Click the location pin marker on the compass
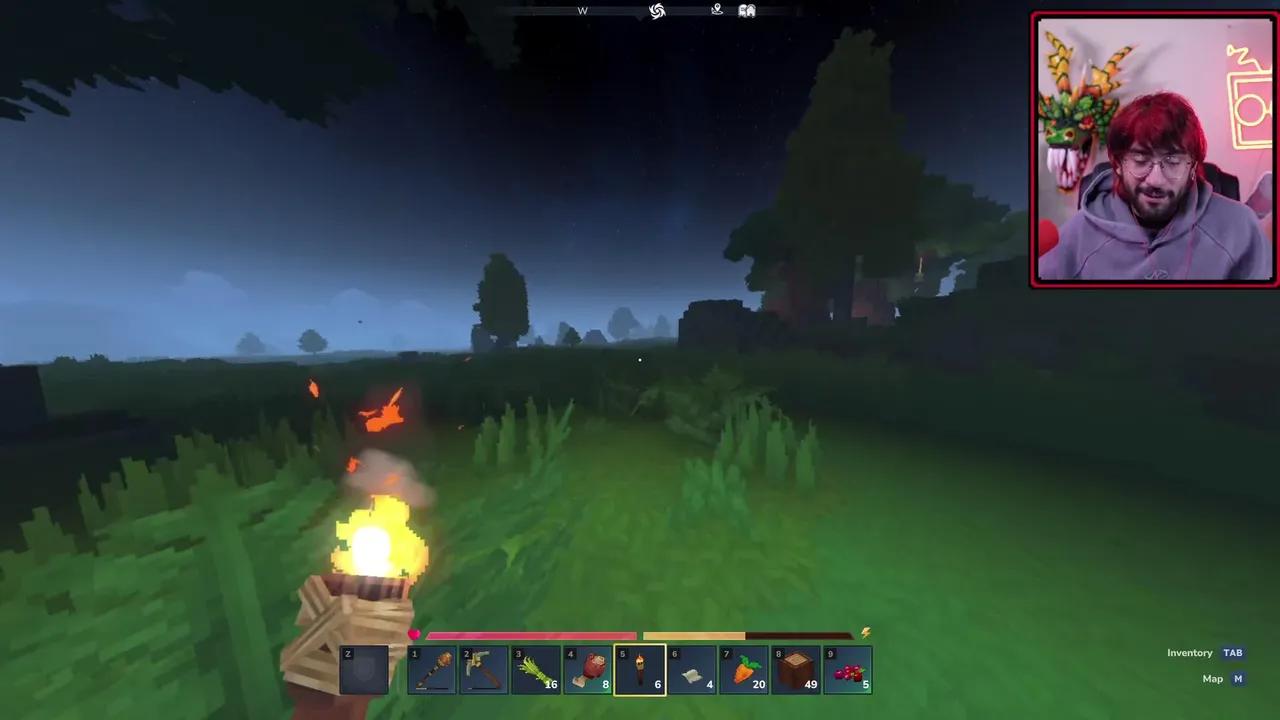Image resolution: width=1280 pixels, height=720 pixels. coord(716,10)
